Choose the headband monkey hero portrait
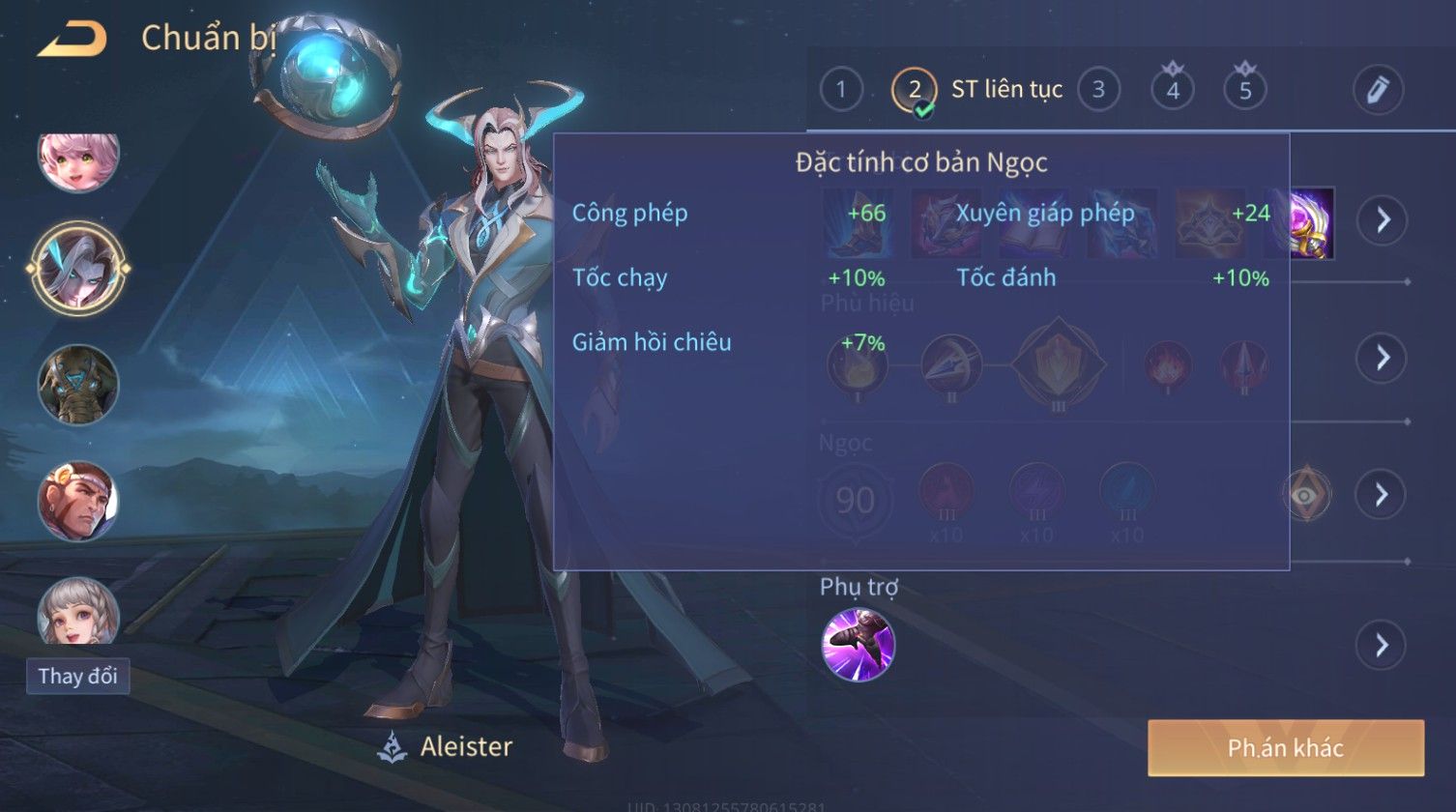 78,500
